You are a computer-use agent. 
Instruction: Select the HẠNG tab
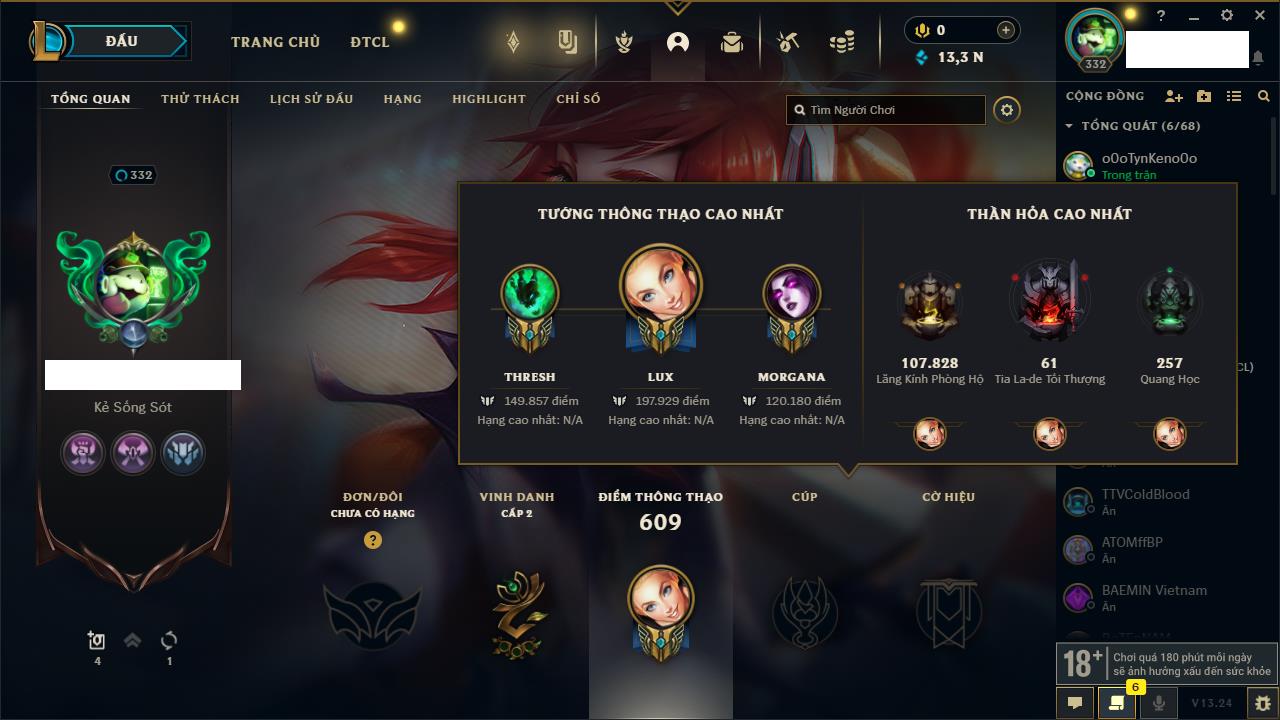click(x=402, y=99)
